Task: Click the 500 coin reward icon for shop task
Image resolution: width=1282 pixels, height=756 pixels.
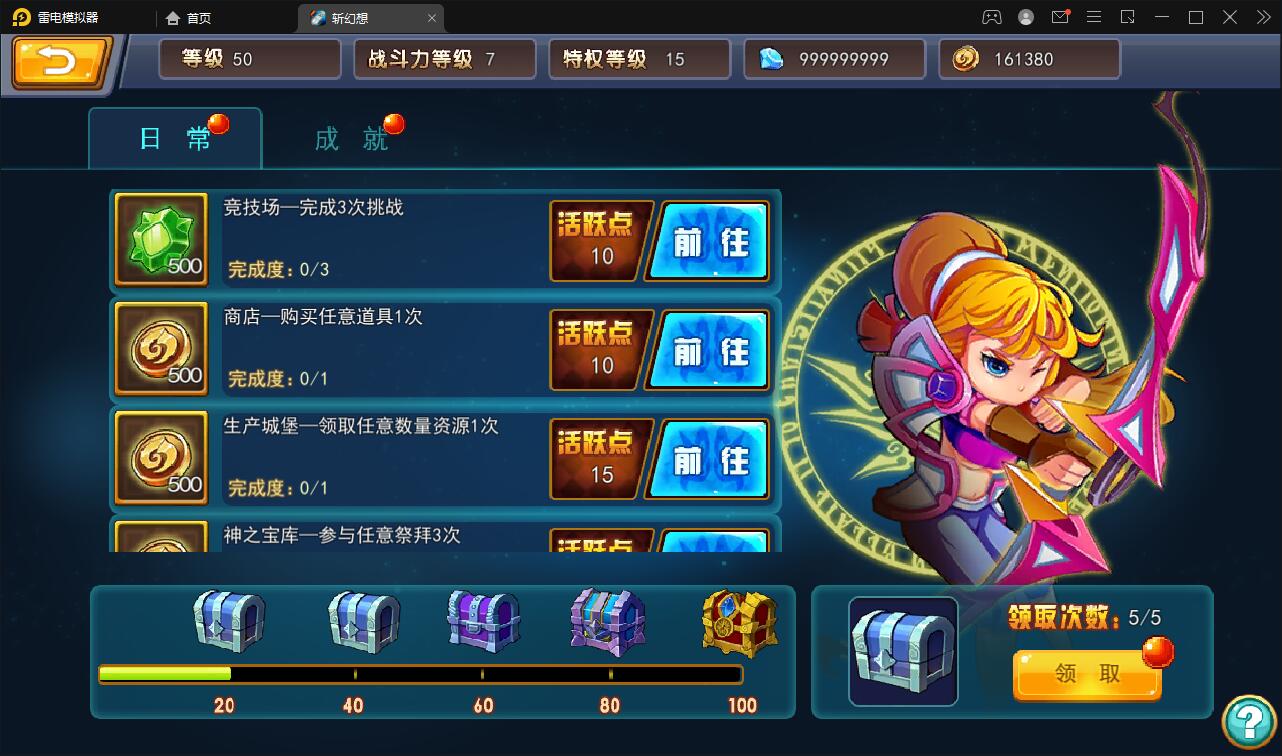Action: coord(160,348)
